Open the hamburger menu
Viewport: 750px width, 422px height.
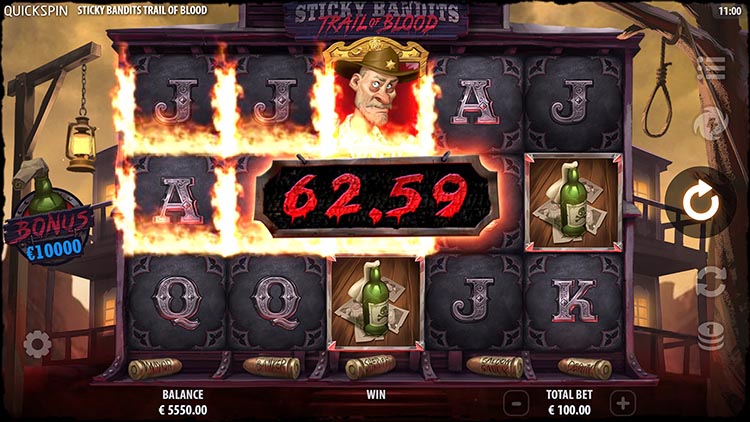click(711, 68)
